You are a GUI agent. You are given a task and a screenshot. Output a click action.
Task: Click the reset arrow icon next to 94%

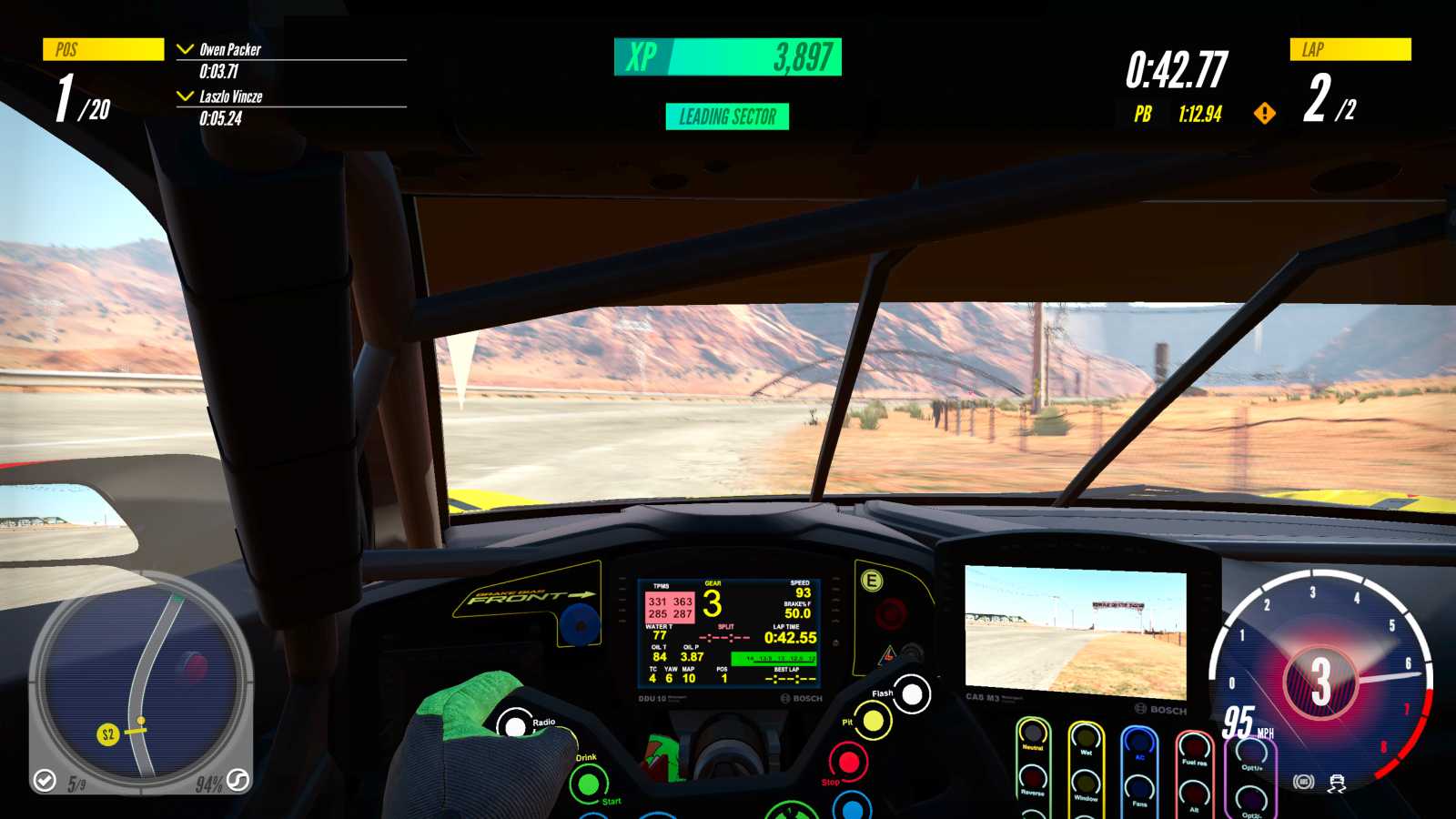tap(236, 780)
